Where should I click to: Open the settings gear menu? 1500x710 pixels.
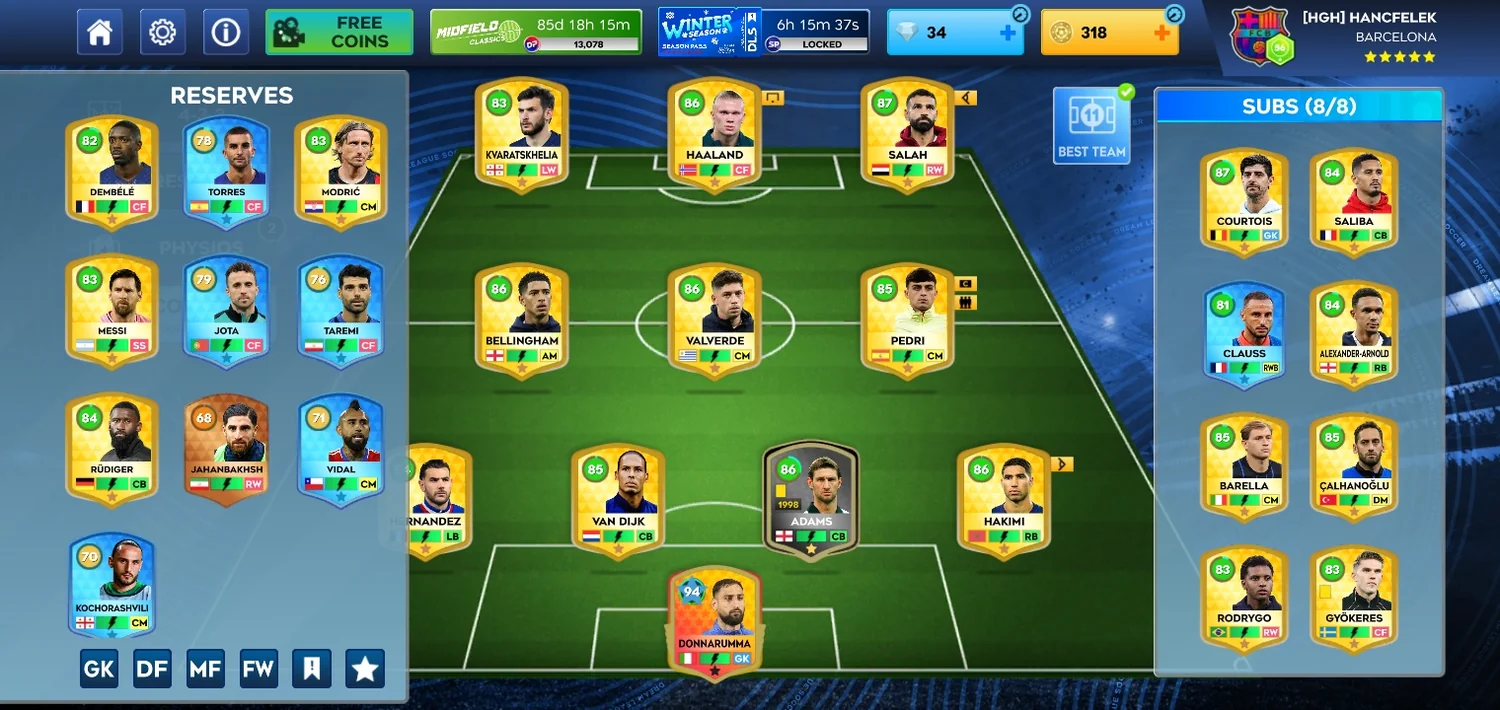click(162, 32)
